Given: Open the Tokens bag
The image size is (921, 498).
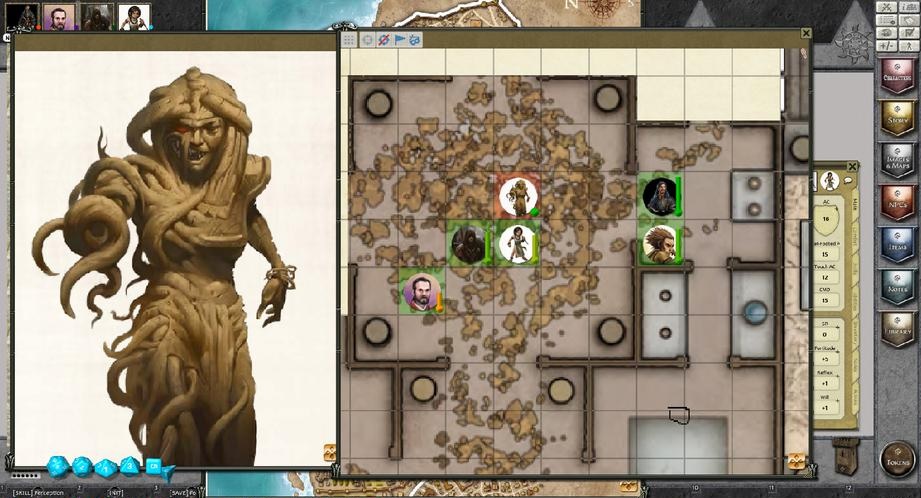Looking at the screenshot, I should click(x=896, y=459).
